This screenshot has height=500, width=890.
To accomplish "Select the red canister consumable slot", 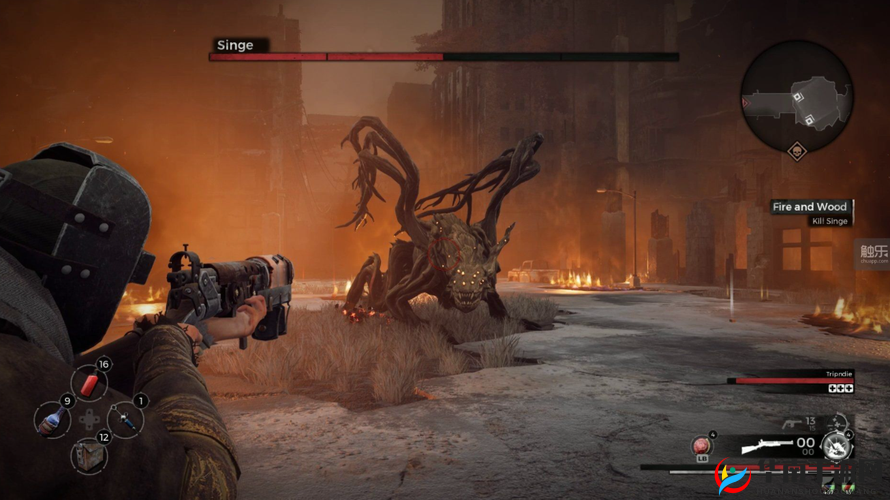I will 90,384.
